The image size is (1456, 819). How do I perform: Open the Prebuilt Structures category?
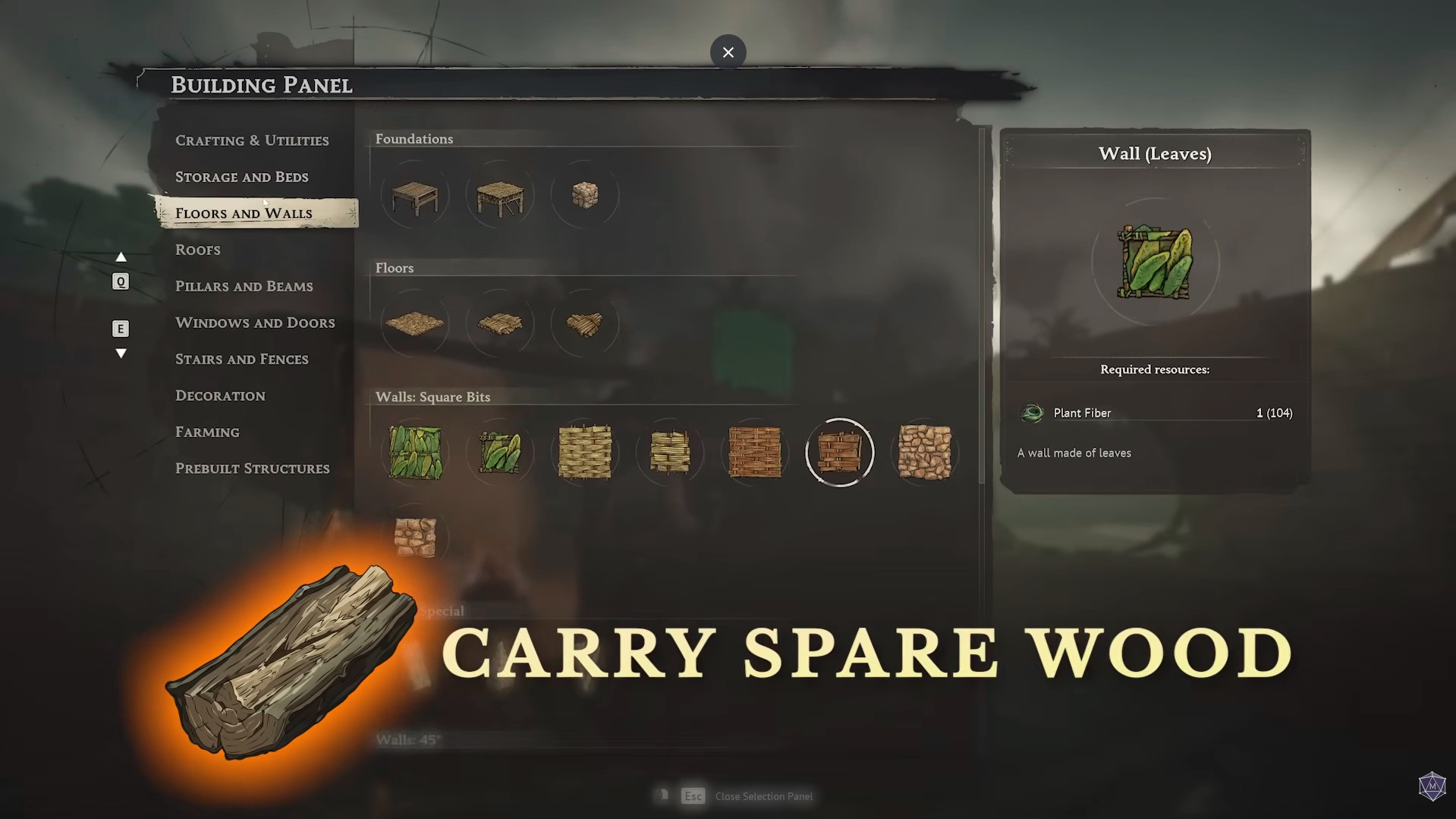253,468
